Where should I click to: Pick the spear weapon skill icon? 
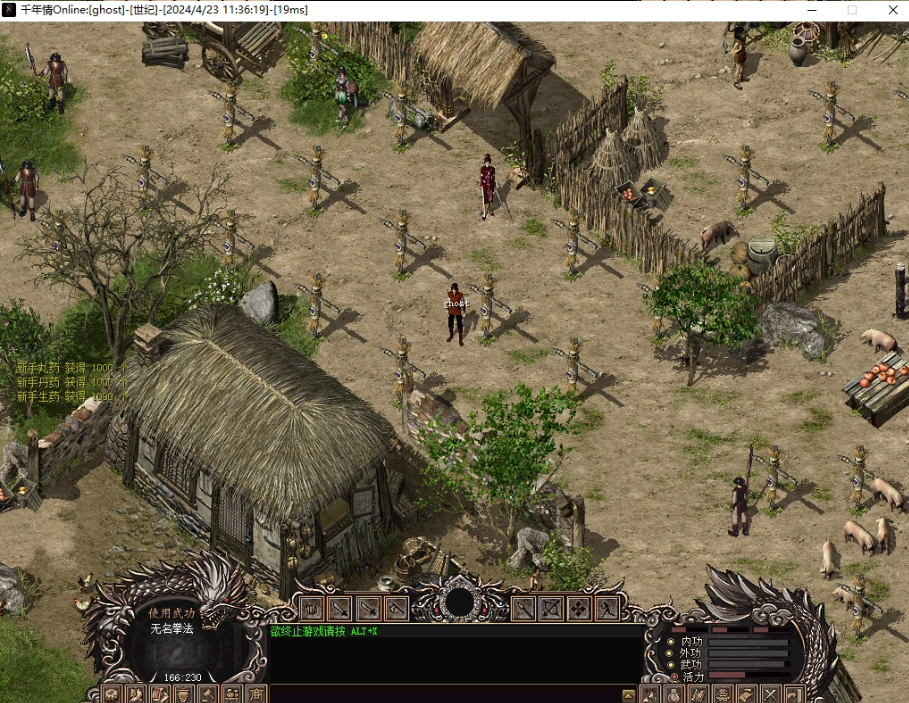click(523, 607)
